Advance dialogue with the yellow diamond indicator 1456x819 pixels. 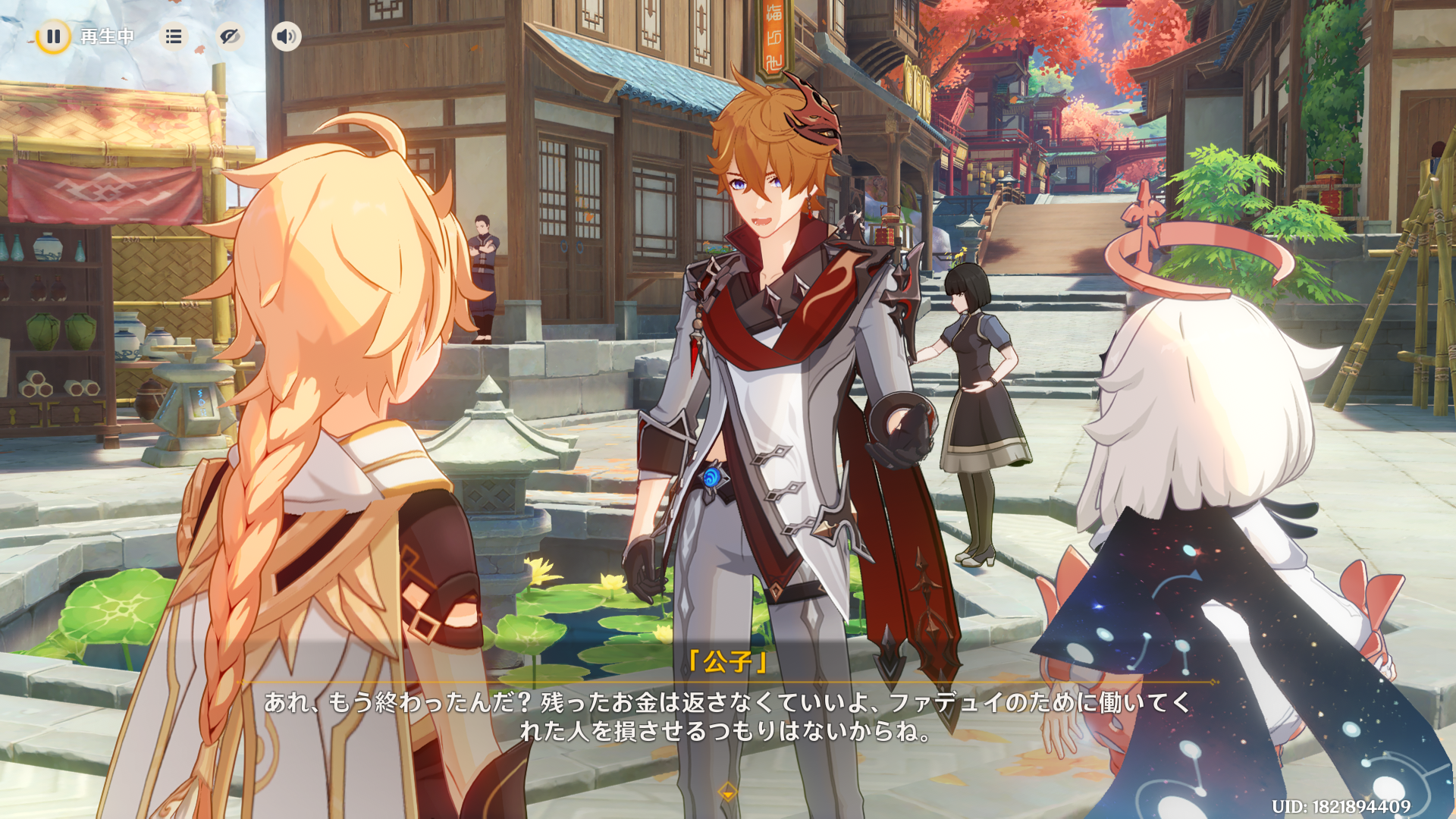coord(727,792)
